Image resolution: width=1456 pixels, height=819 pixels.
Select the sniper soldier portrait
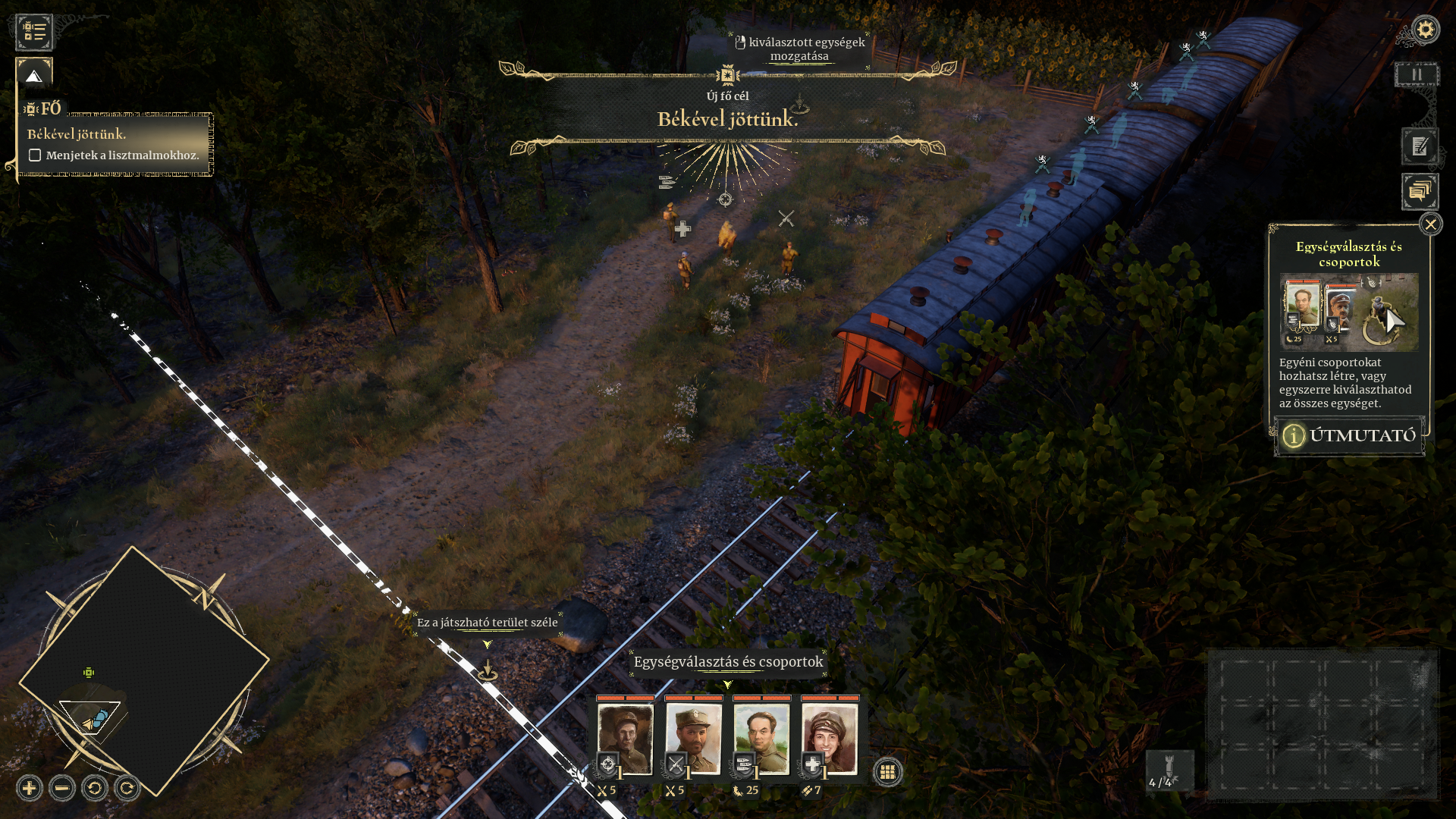(x=625, y=738)
